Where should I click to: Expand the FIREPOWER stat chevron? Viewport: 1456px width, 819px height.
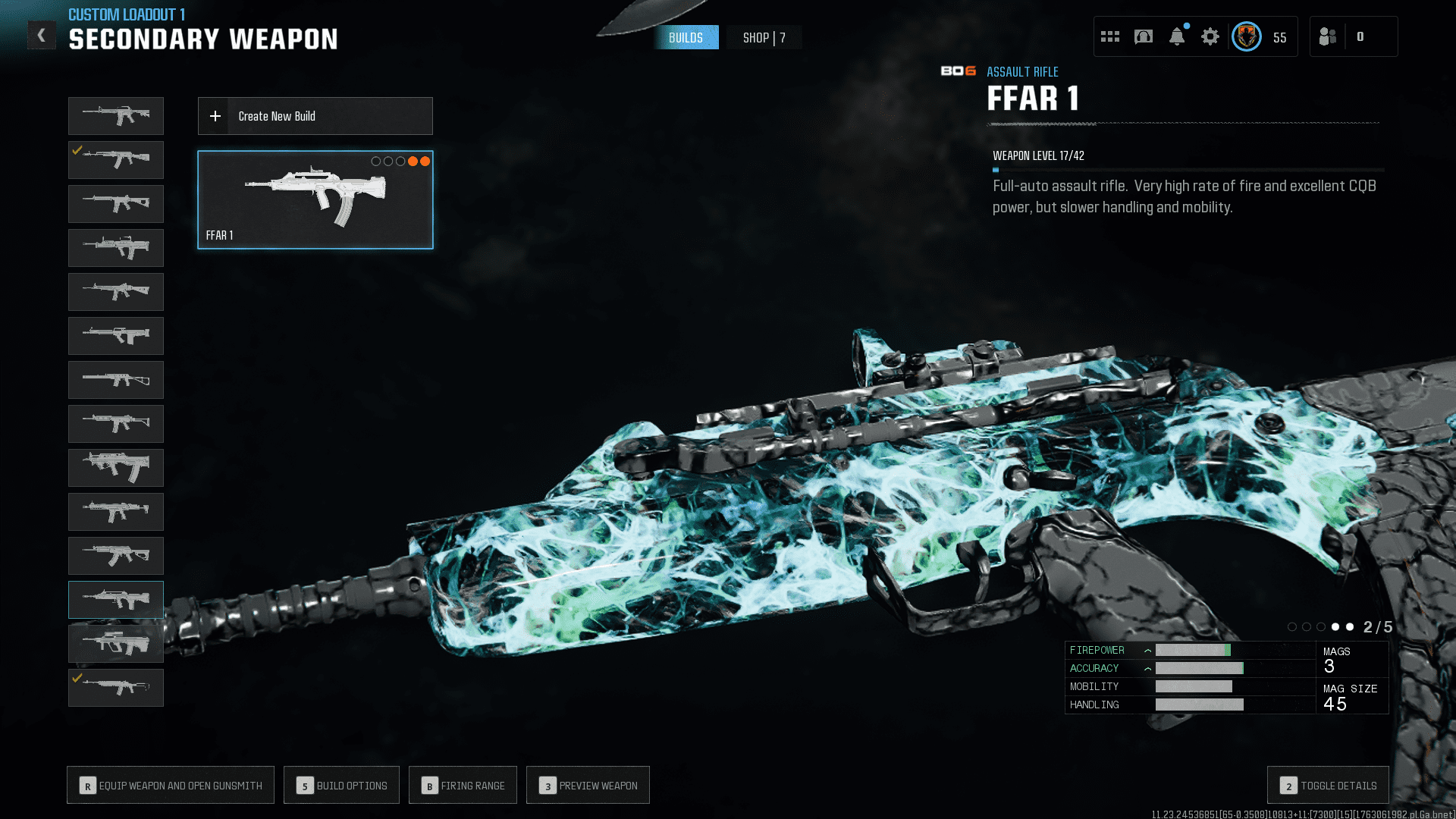coord(1147,650)
